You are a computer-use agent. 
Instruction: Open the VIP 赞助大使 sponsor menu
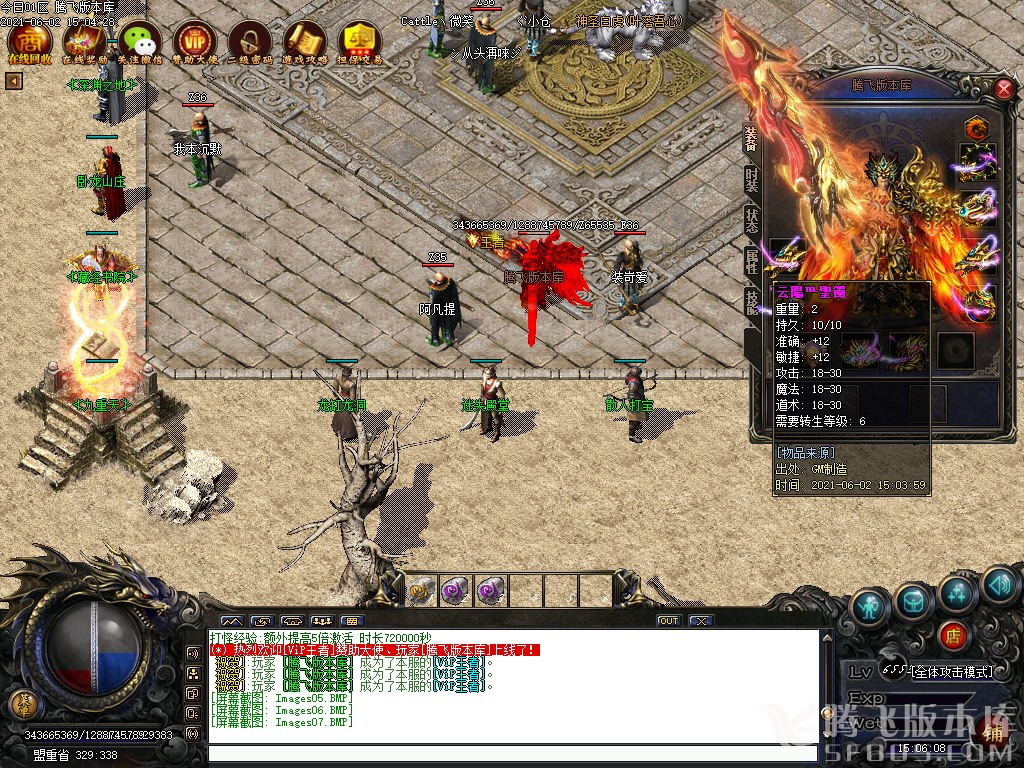pos(194,41)
